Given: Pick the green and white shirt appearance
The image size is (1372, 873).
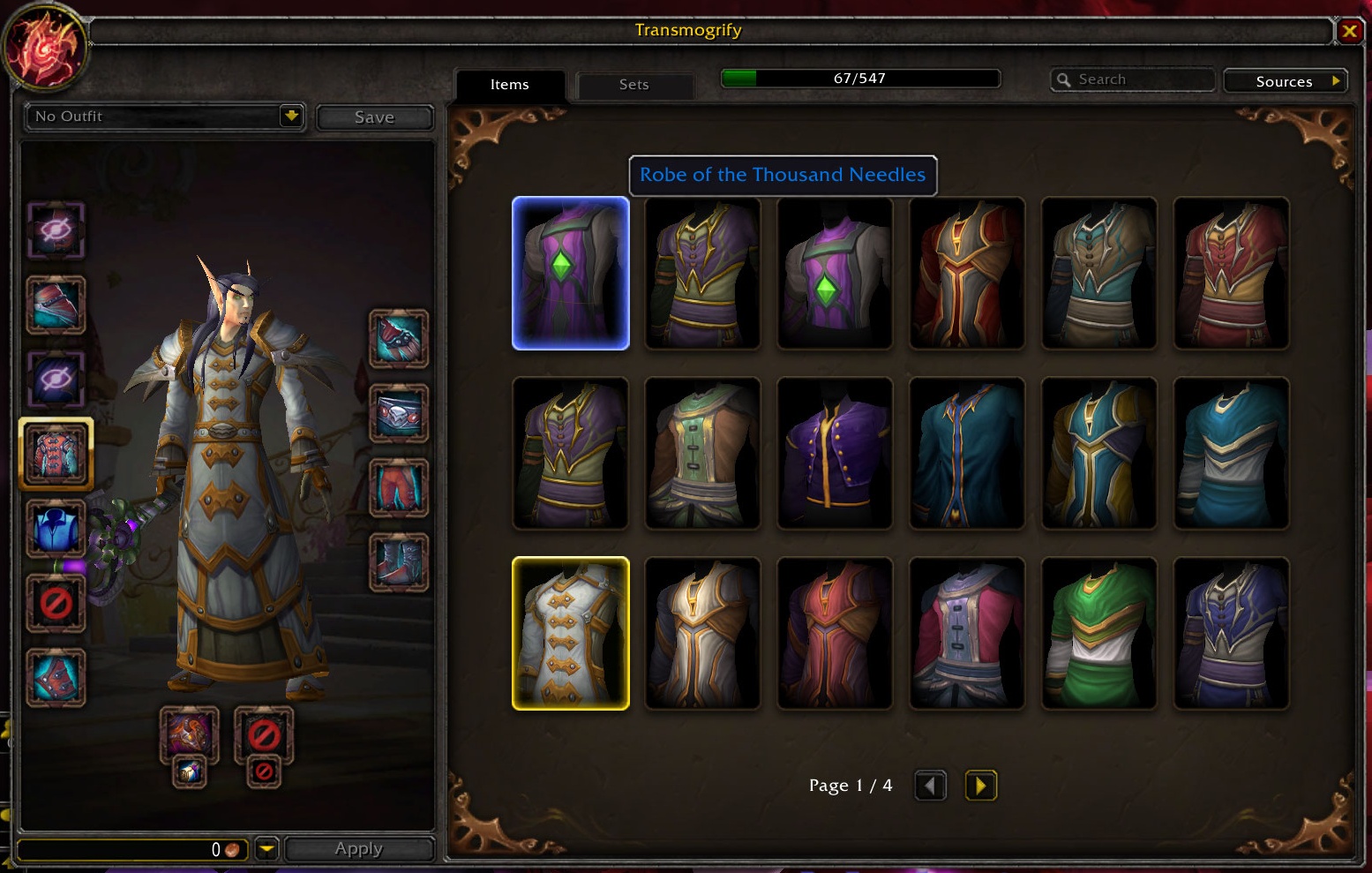Looking at the screenshot, I should [x=1098, y=633].
